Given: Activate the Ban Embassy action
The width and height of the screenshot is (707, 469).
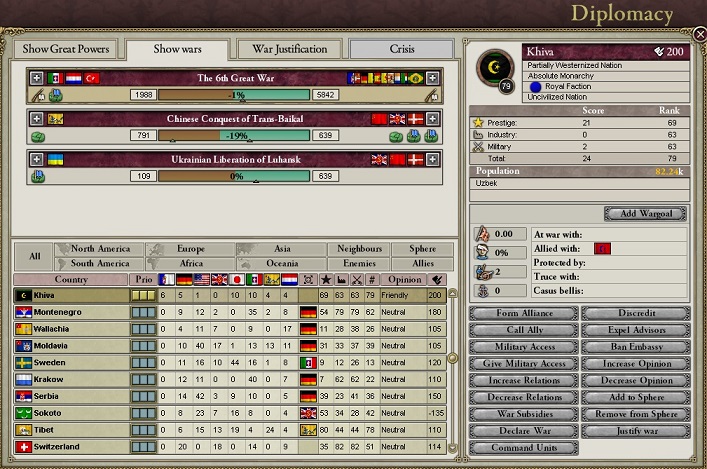Looking at the screenshot, I should pyautogui.click(x=636, y=347).
